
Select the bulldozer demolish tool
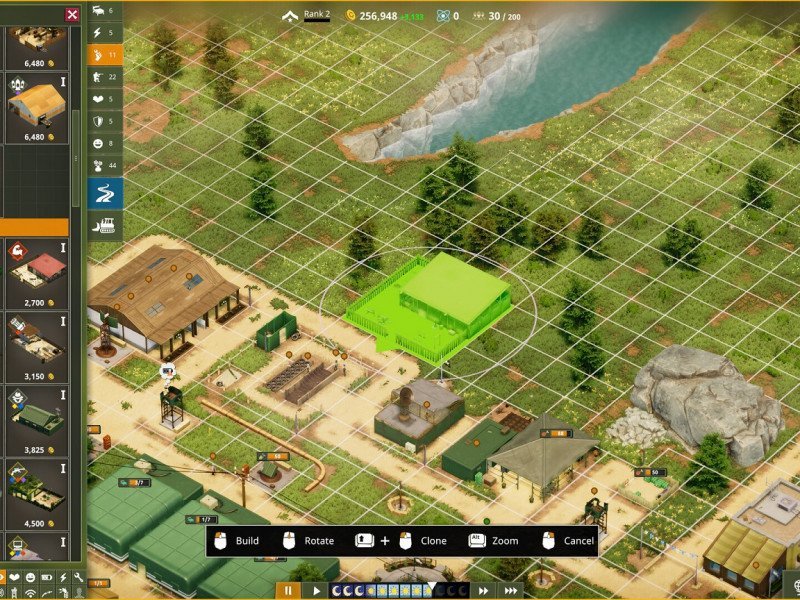(x=105, y=227)
